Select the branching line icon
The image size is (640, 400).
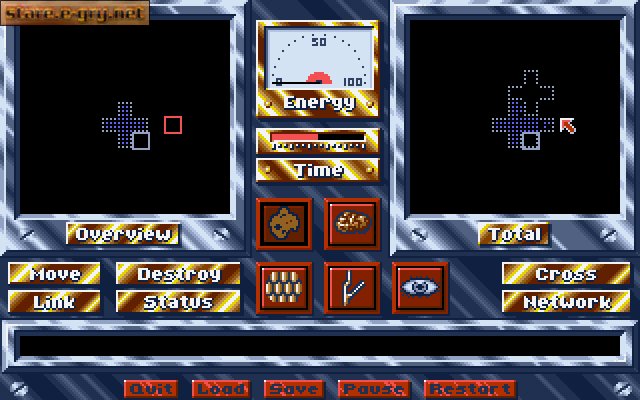(x=350, y=288)
